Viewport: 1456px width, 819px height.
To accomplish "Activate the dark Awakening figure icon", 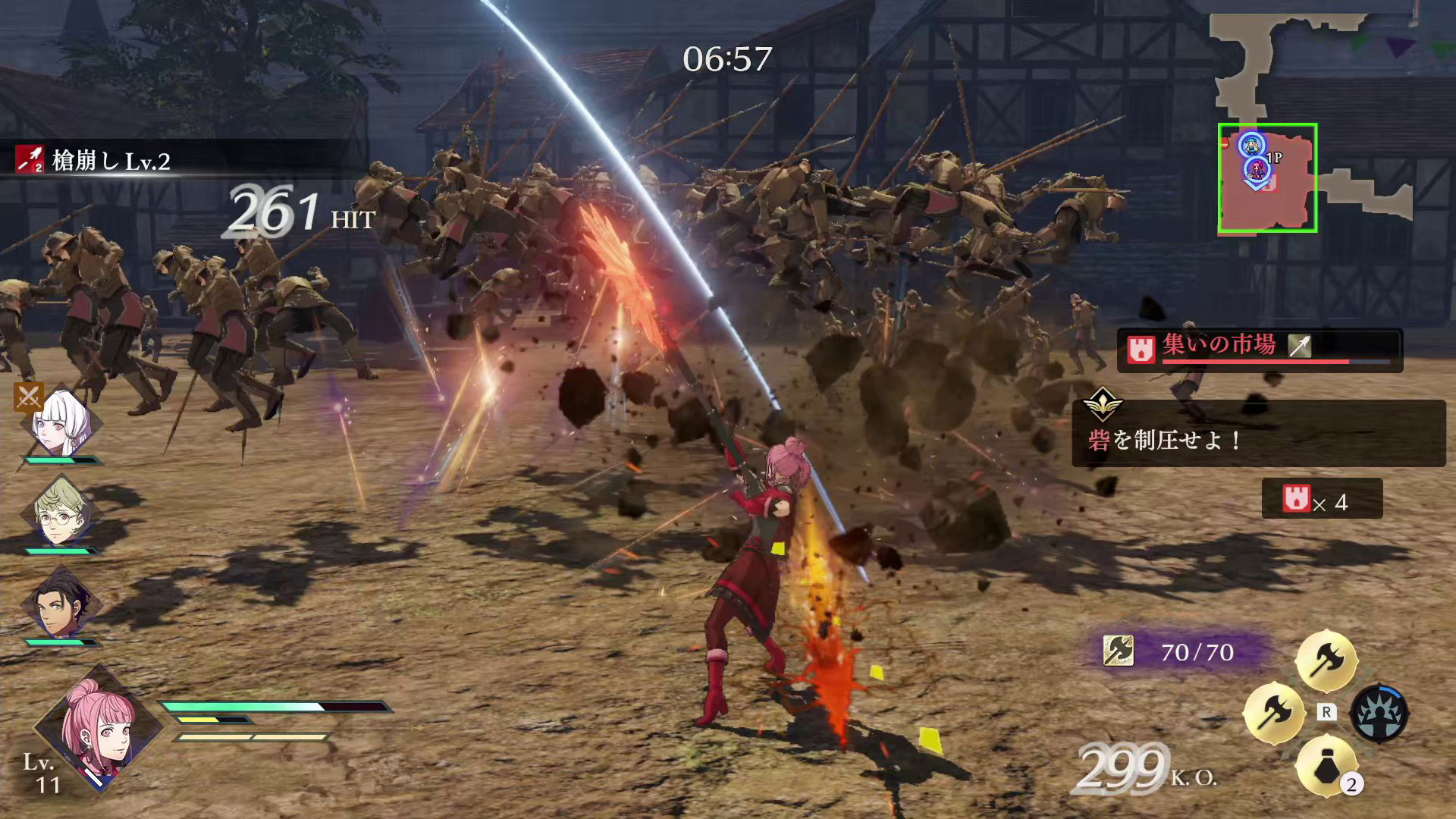I will pyautogui.click(x=1379, y=713).
